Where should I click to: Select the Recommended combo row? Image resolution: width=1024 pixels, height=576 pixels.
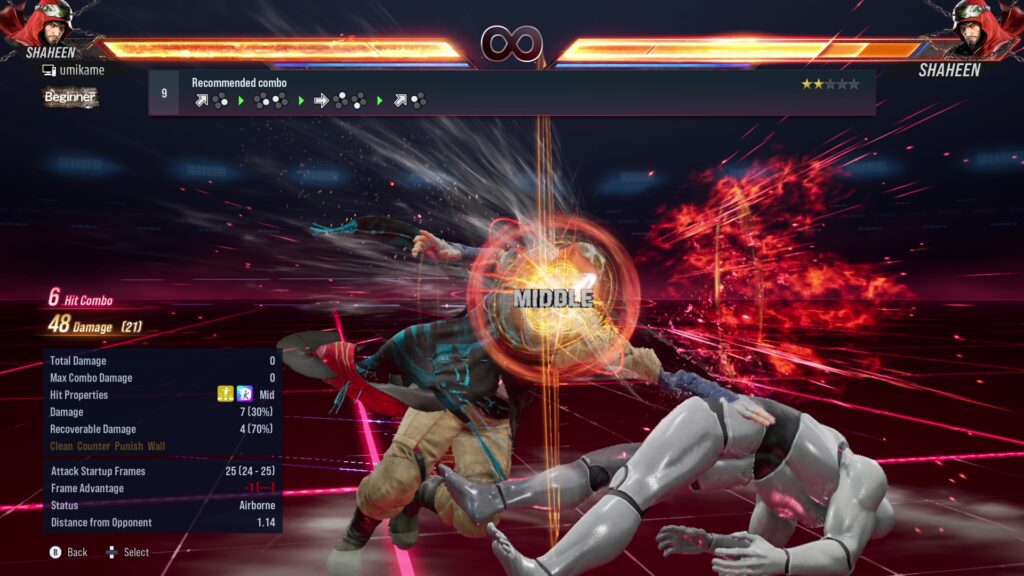512,92
